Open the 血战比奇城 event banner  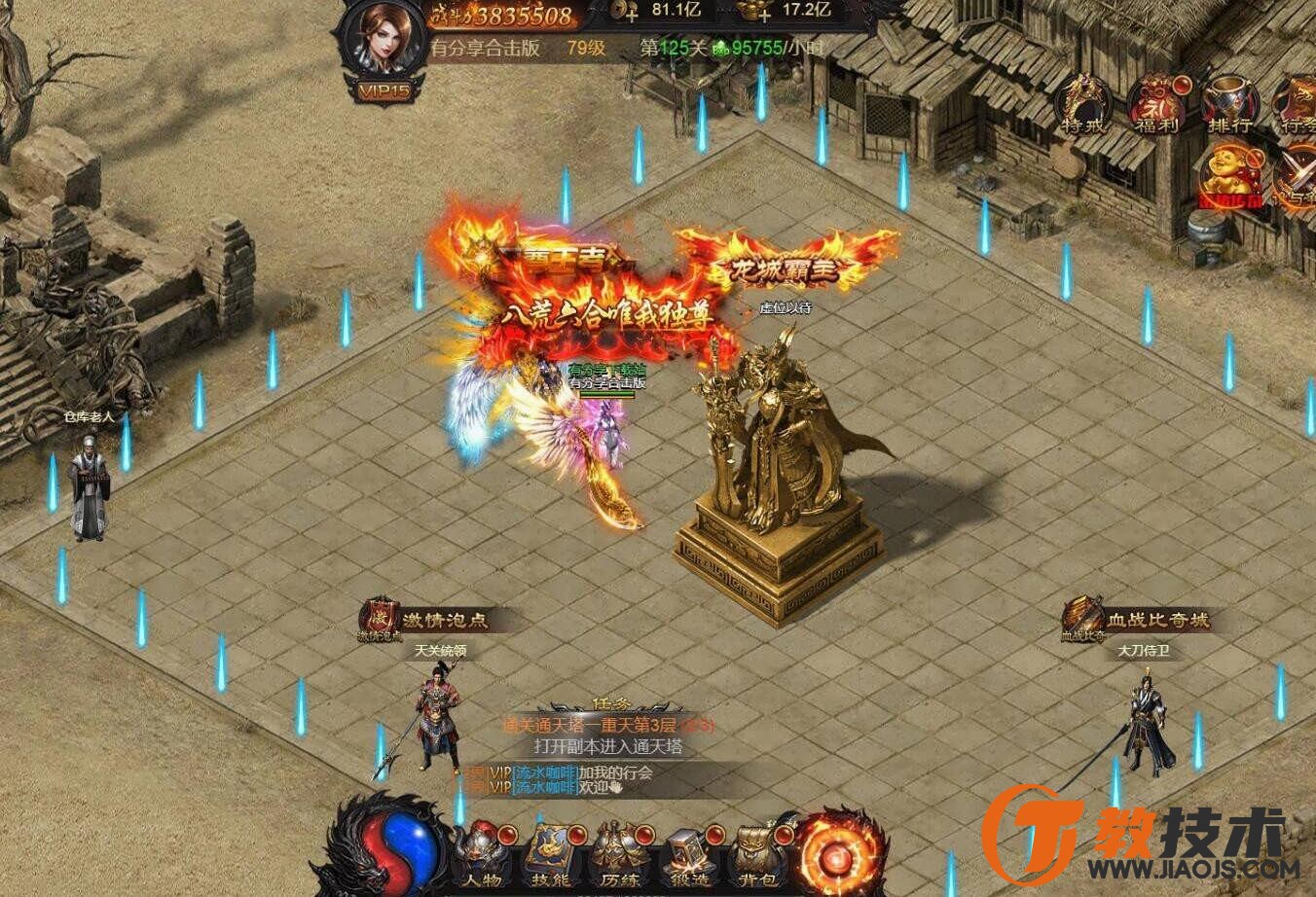click(1137, 620)
